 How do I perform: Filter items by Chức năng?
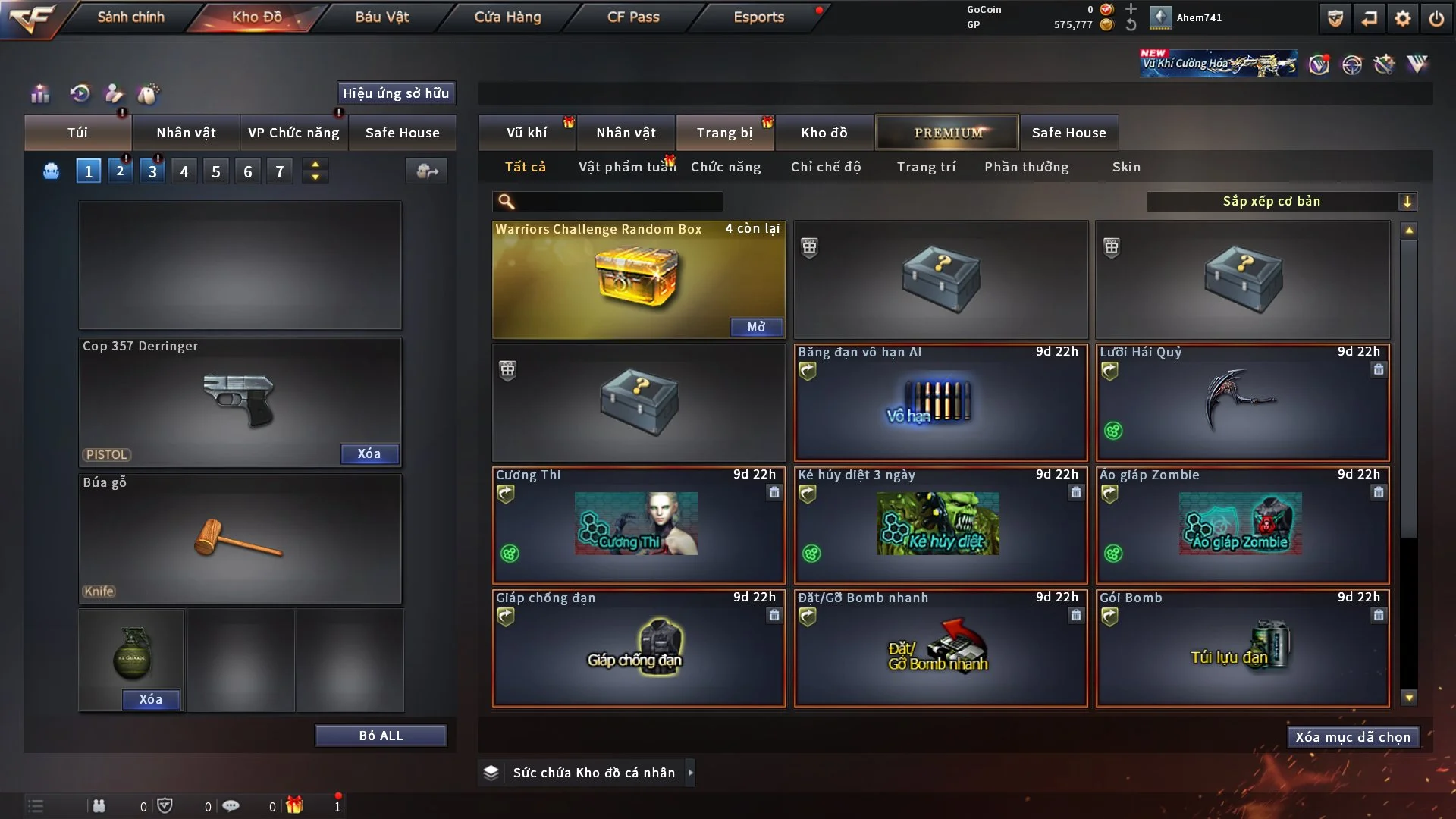pos(726,167)
